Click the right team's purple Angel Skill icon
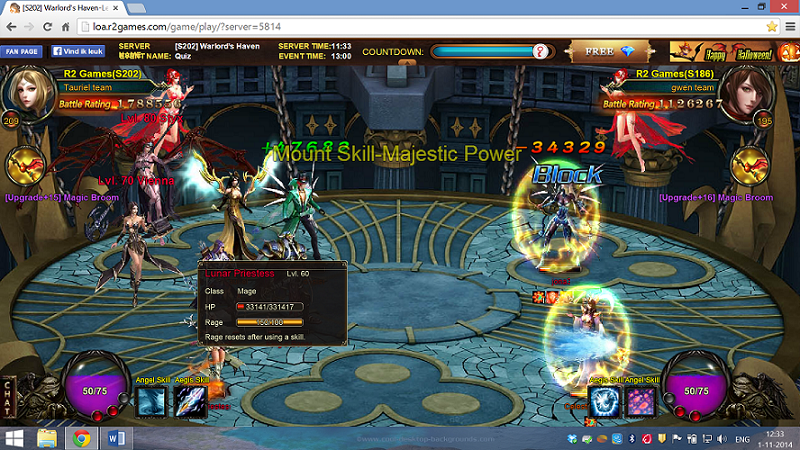This screenshot has height=450, width=800. pyautogui.click(x=642, y=402)
